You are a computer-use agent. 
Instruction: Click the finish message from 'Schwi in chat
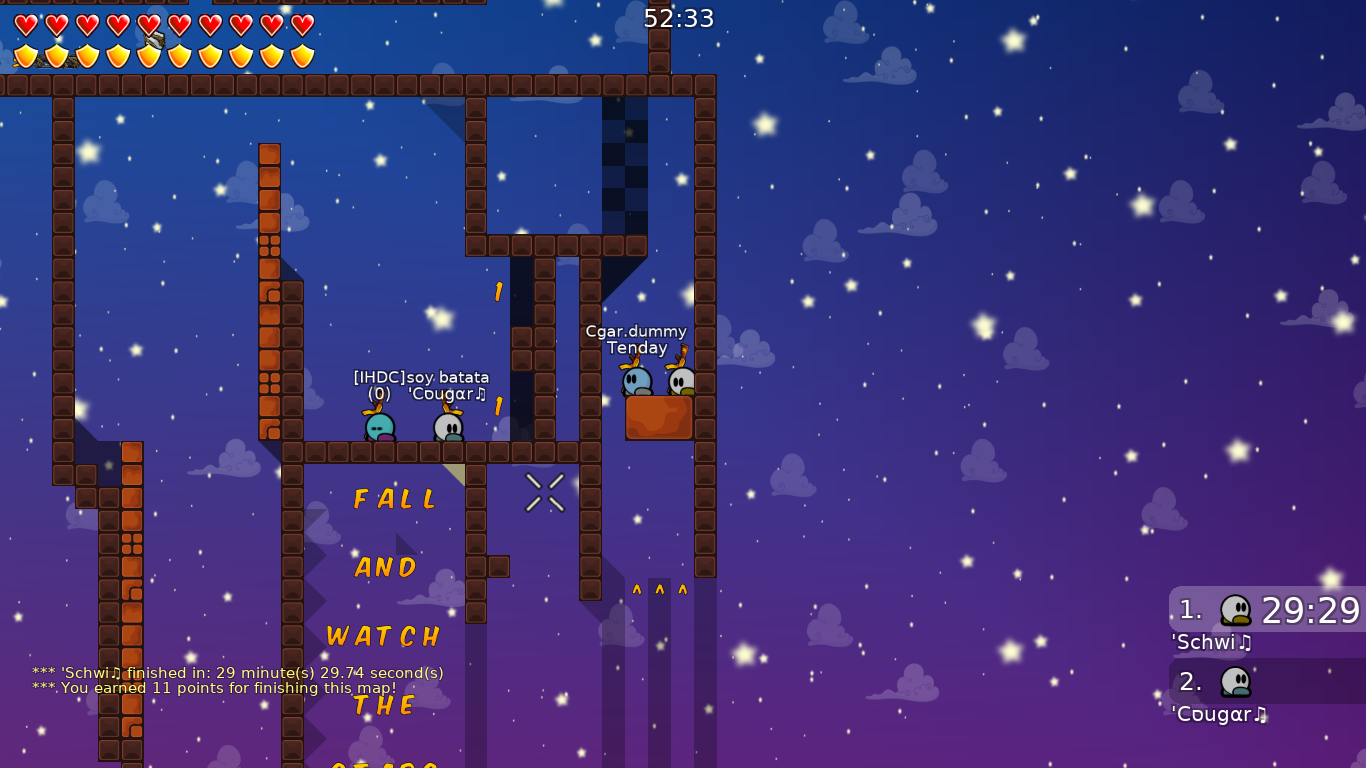click(238, 673)
